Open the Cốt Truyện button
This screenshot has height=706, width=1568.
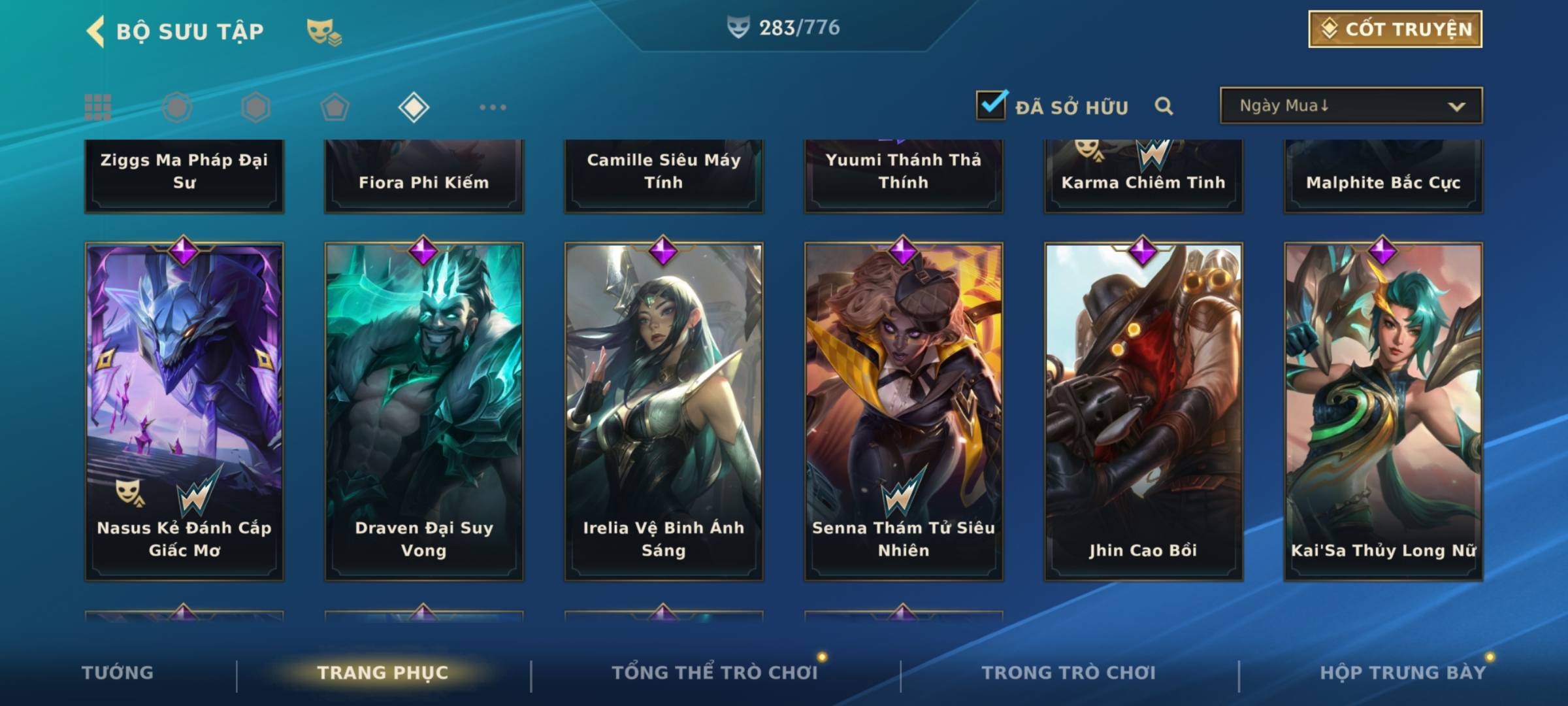[x=1394, y=29]
